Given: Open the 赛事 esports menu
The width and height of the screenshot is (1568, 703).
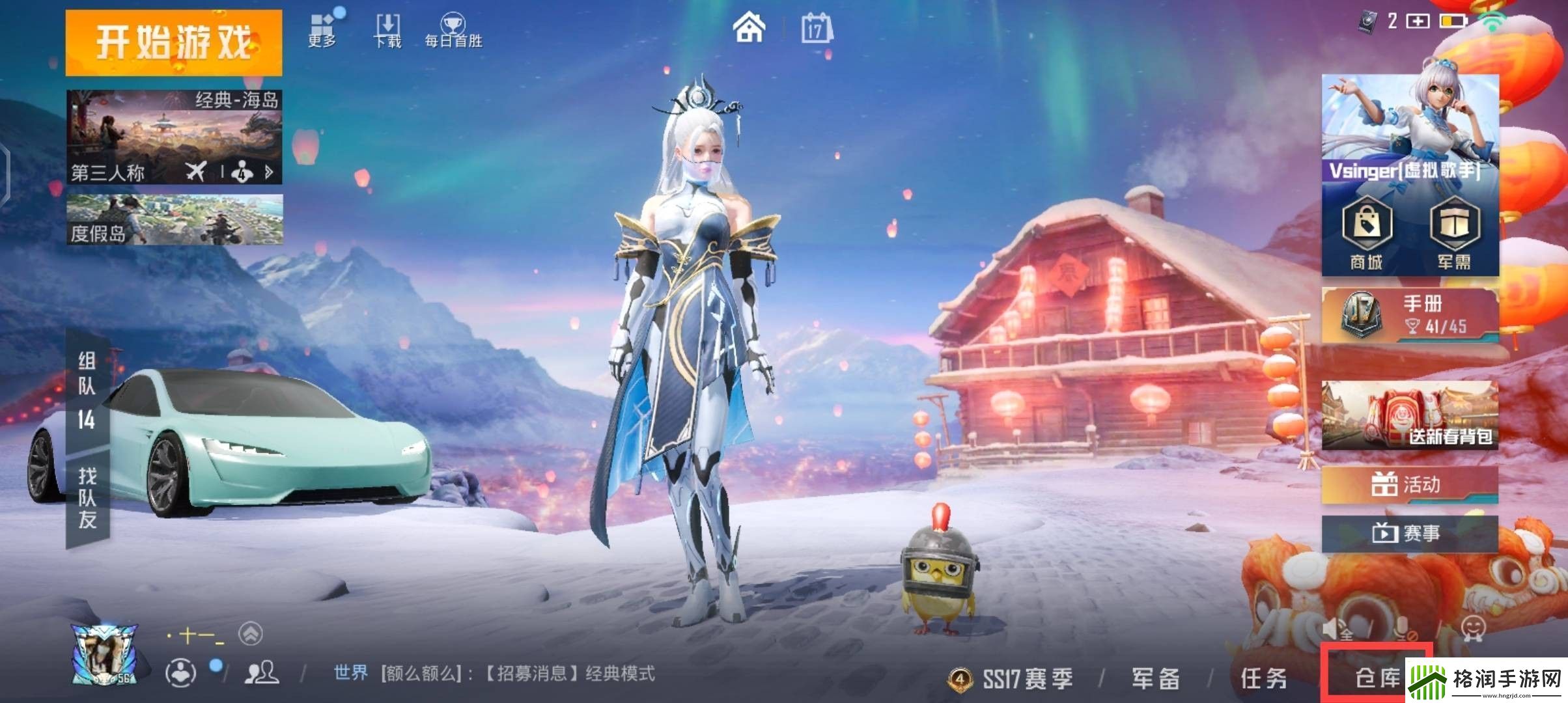Looking at the screenshot, I should [1410, 534].
